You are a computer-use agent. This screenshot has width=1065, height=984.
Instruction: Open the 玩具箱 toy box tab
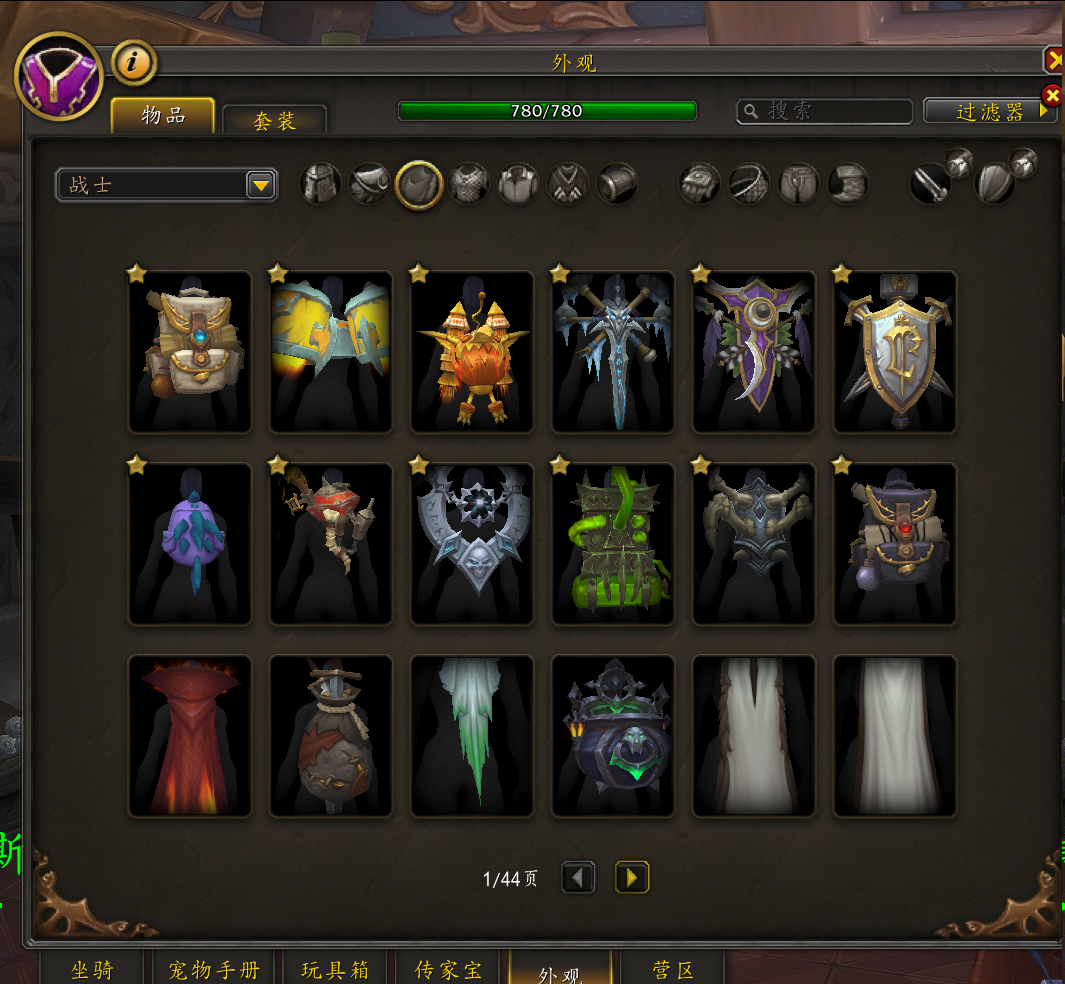(335, 970)
